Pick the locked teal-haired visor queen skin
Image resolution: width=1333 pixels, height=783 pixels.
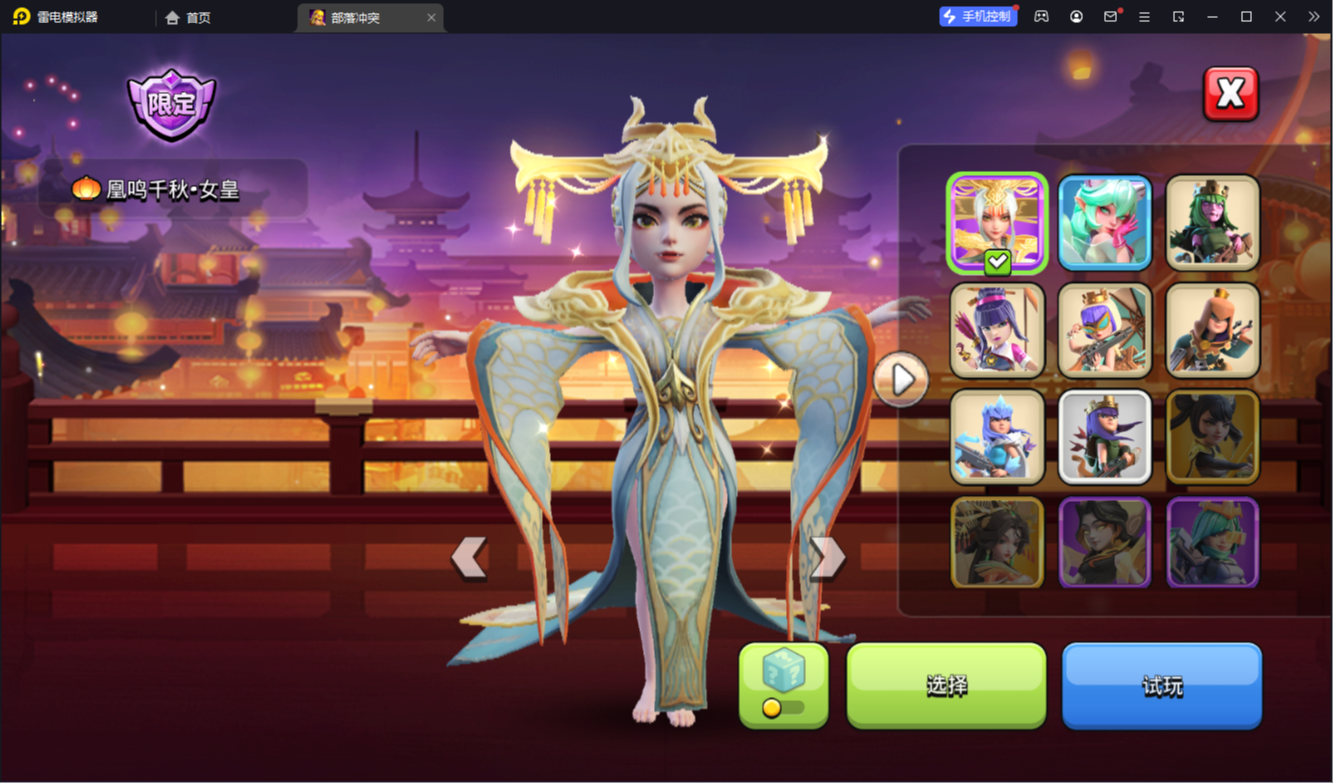tap(1212, 543)
